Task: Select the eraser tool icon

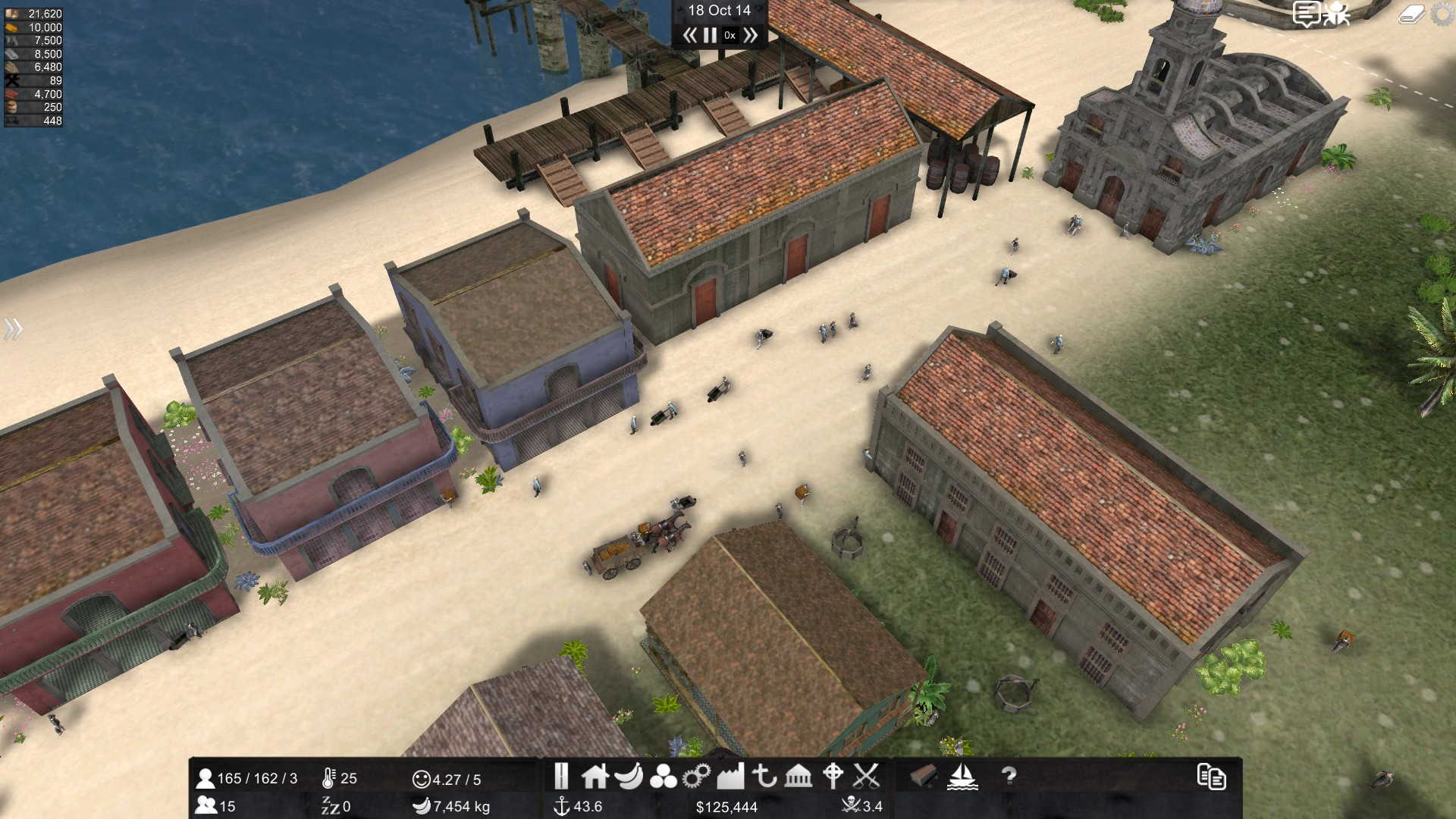Action: tap(1410, 14)
